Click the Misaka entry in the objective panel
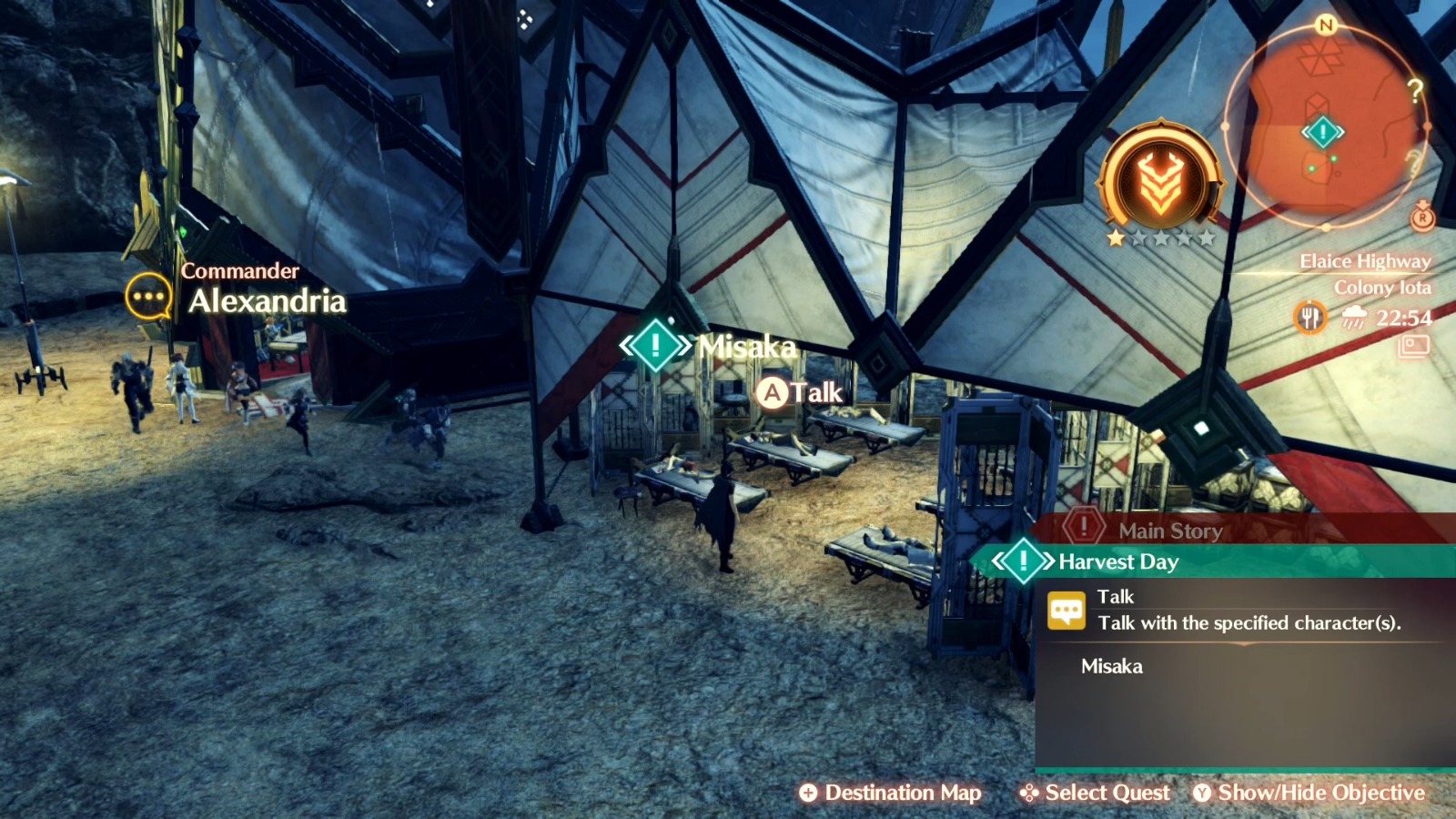This screenshot has width=1456, height=819. (1110, 666)
